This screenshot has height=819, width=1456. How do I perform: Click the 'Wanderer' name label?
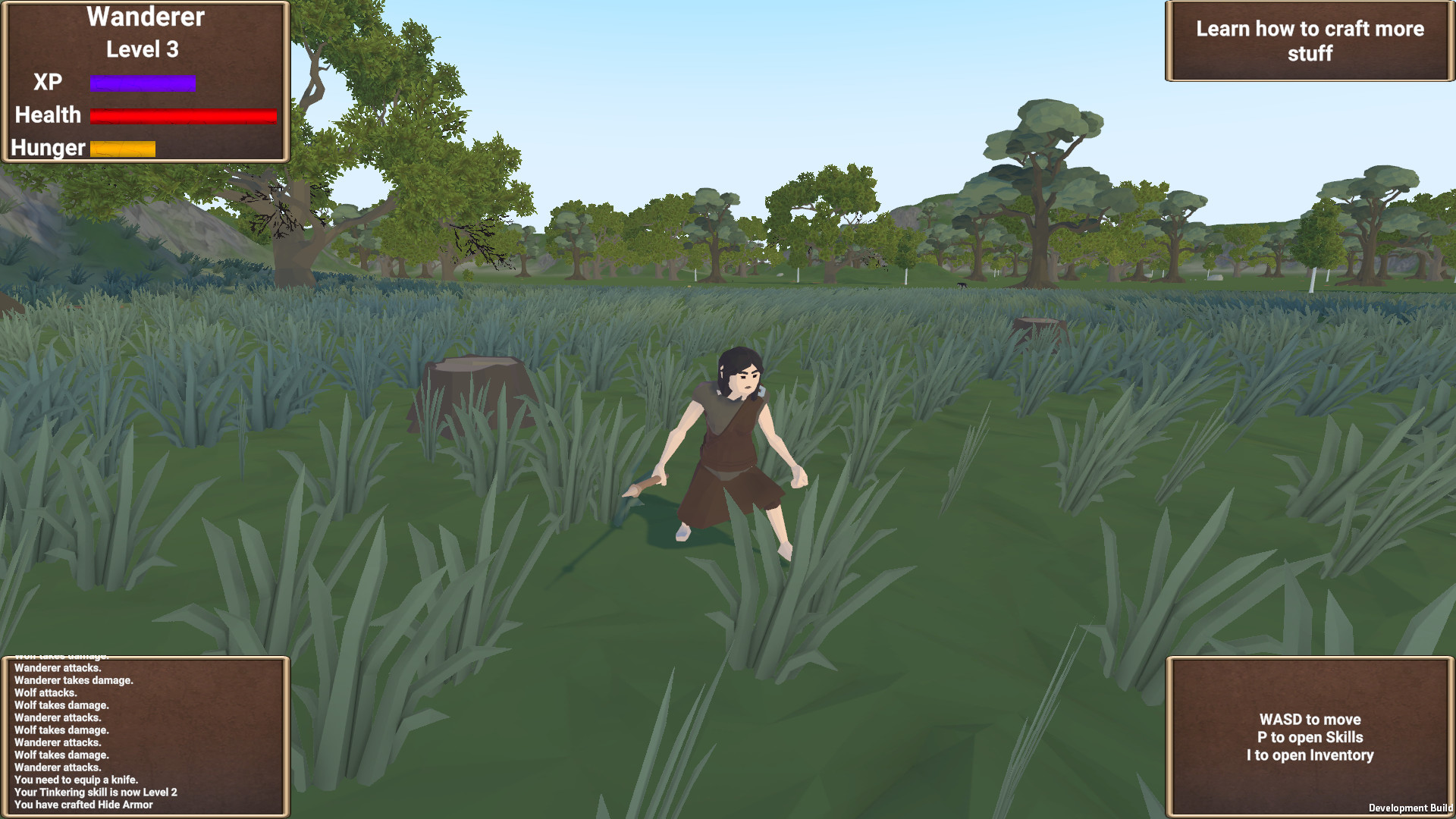[x=146, y=17]
